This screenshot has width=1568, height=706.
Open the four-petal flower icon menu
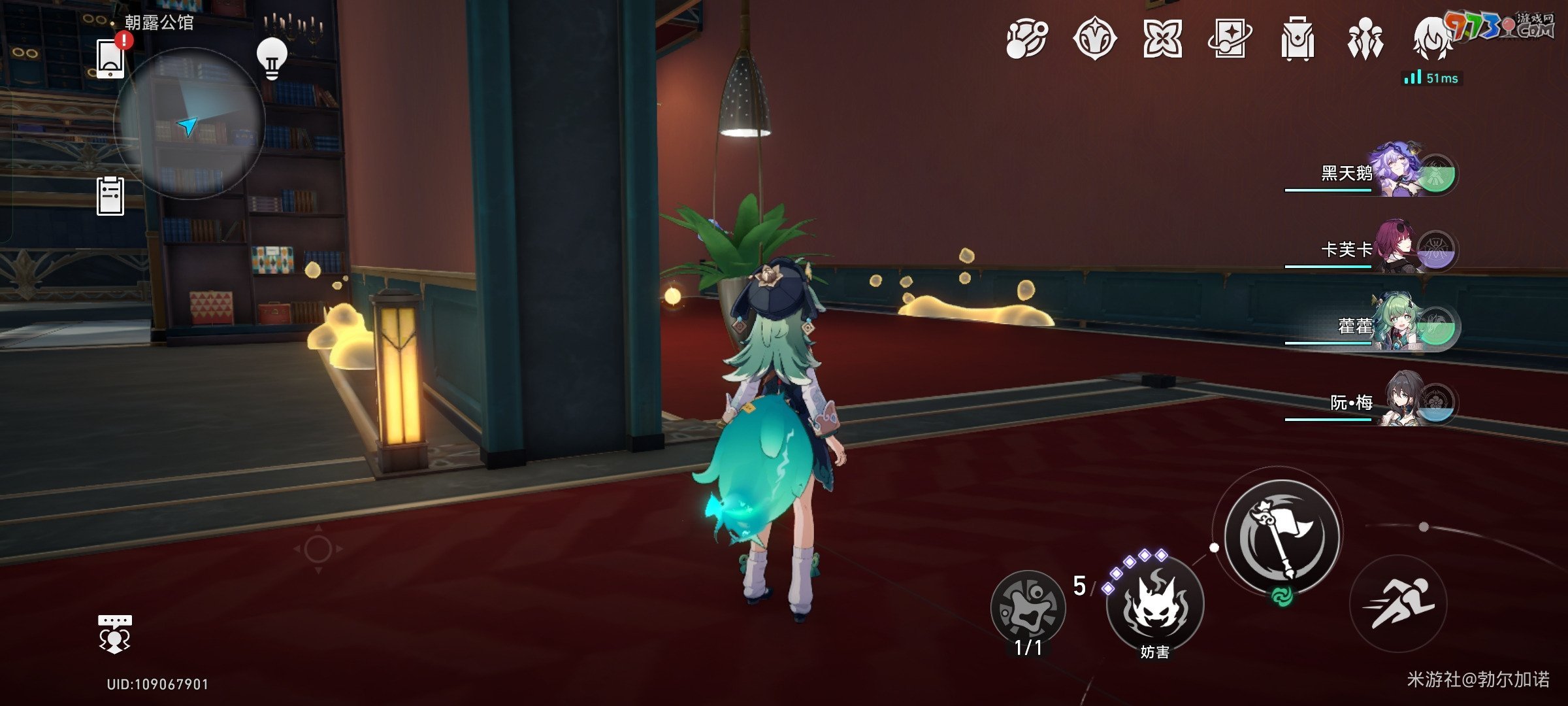pos(1162,39)
